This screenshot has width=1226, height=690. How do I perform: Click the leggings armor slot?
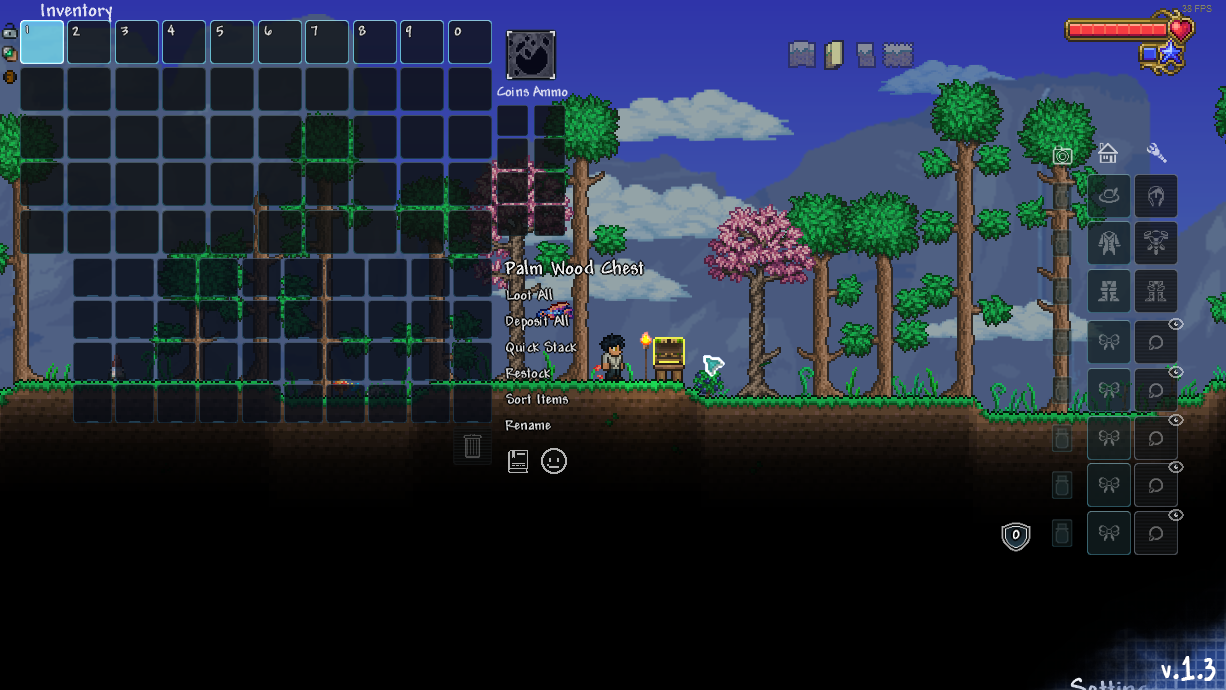coord(1156,291)
